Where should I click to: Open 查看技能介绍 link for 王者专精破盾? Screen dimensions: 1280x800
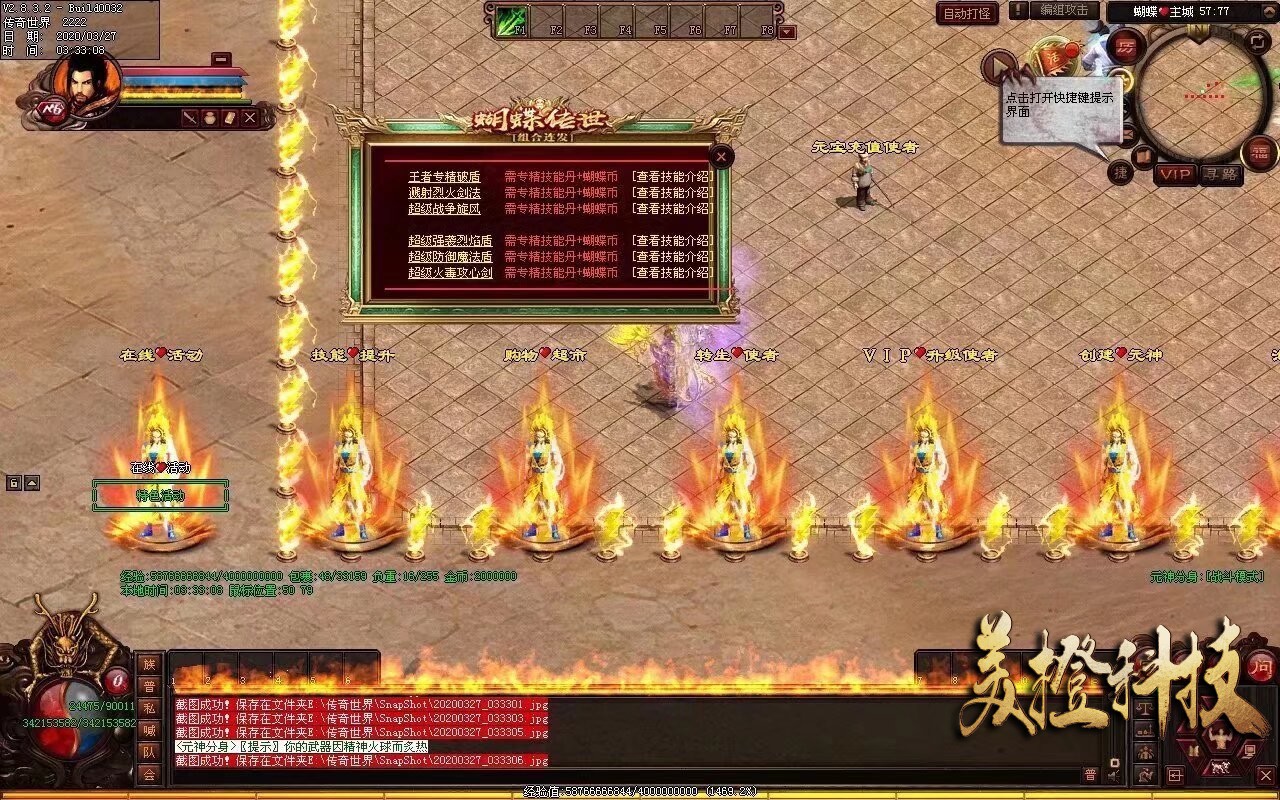pyautogui.click(x=670, y=176)
